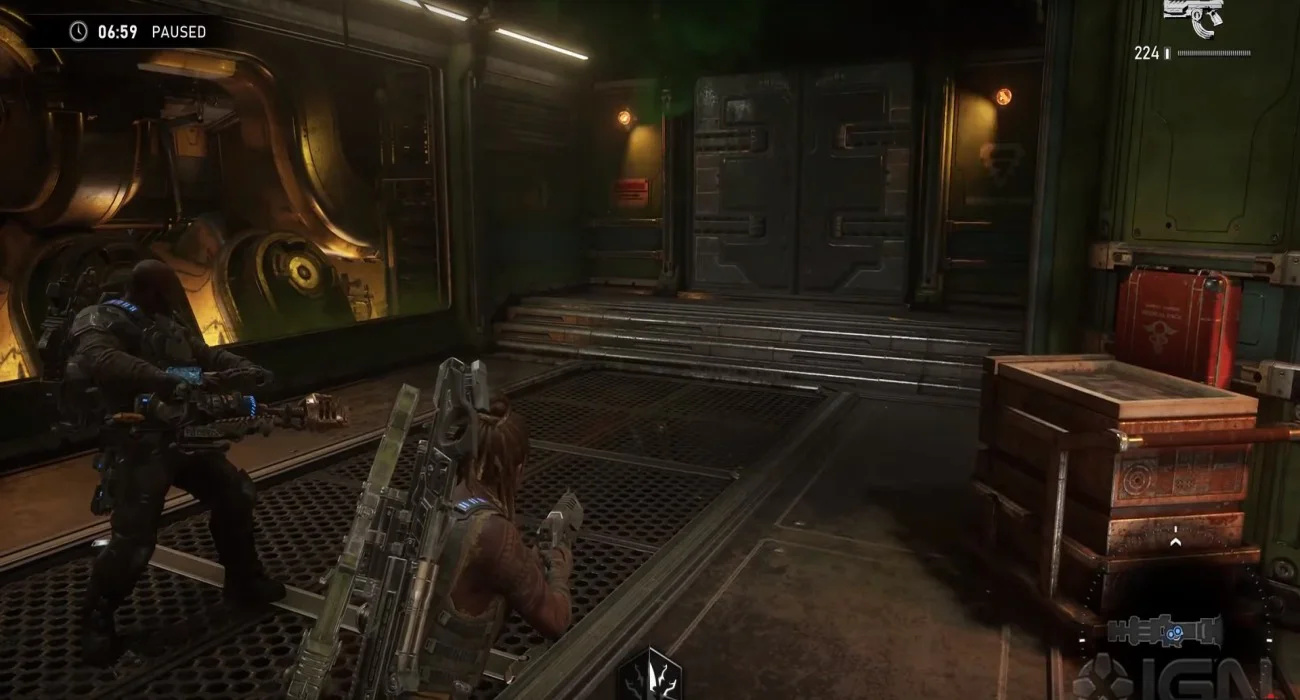Image resolution: width=1300 pixels, height=700 pixels.
Task: Click the IGN logo watermark
Action: click(x=1170, y=676)
